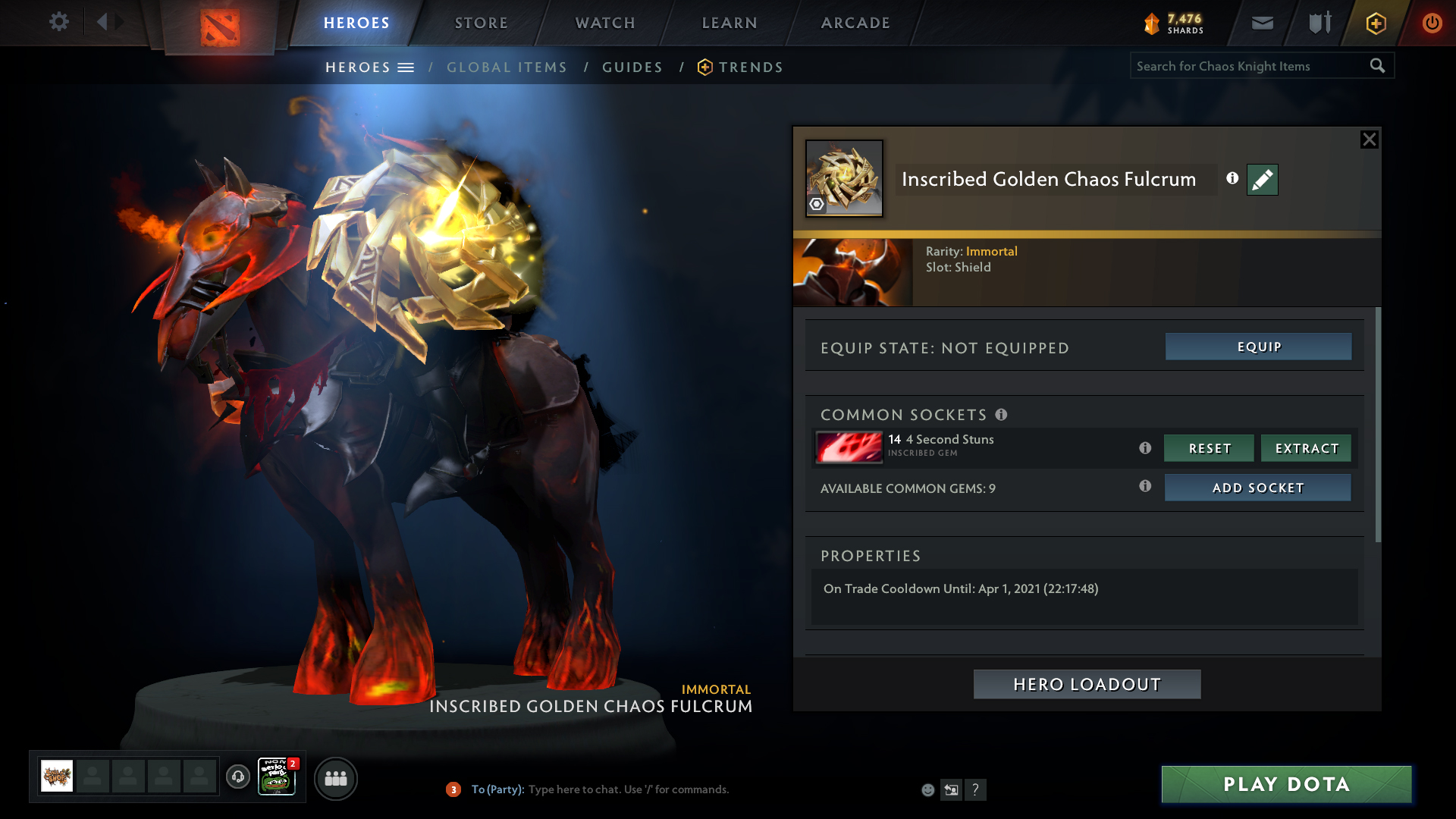Screen dimensions: 1456x819
Task: Return to Hero Loadout
Action: pos(1087,684)
